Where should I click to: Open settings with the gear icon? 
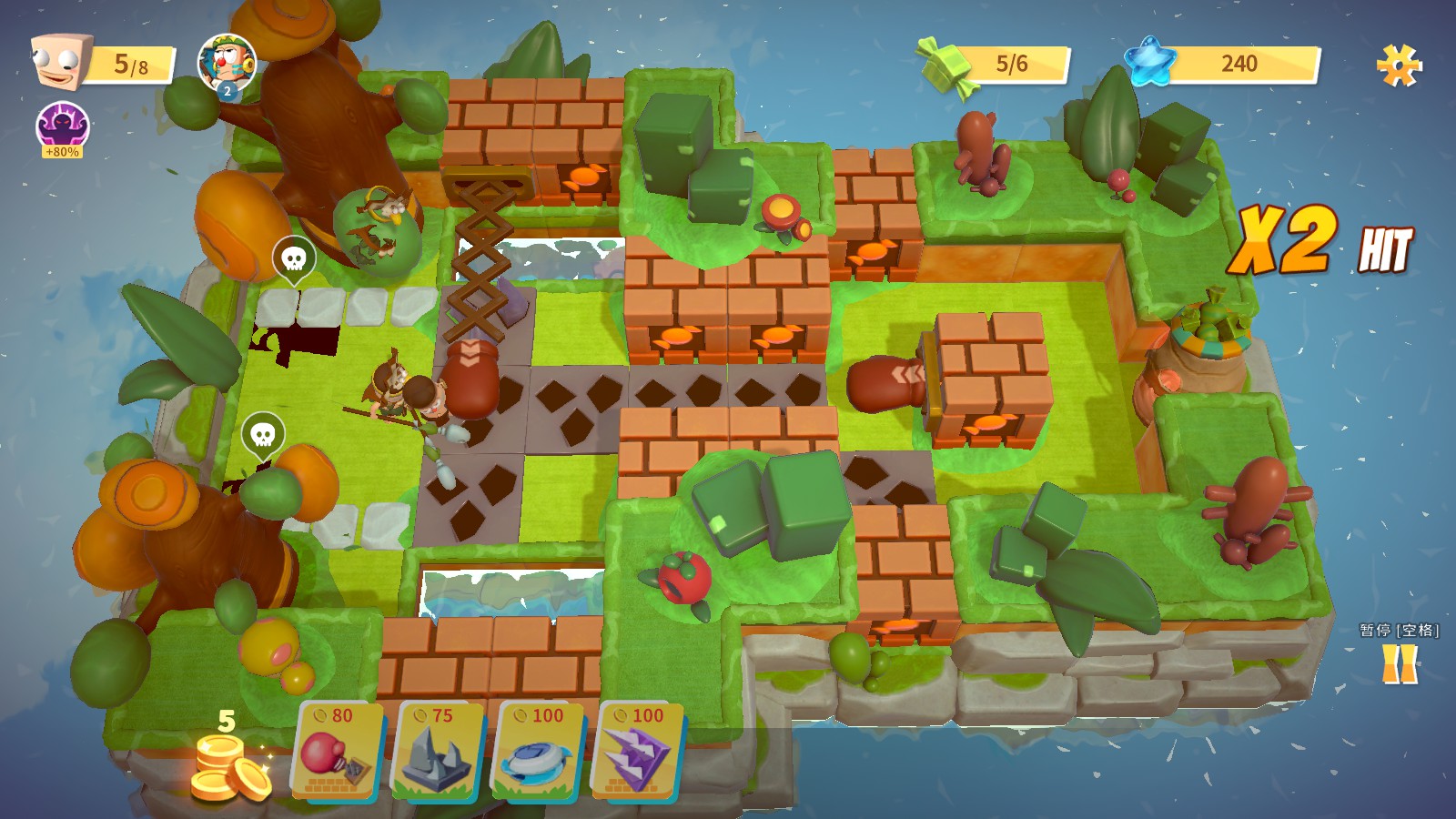(x=1399, y=66)
